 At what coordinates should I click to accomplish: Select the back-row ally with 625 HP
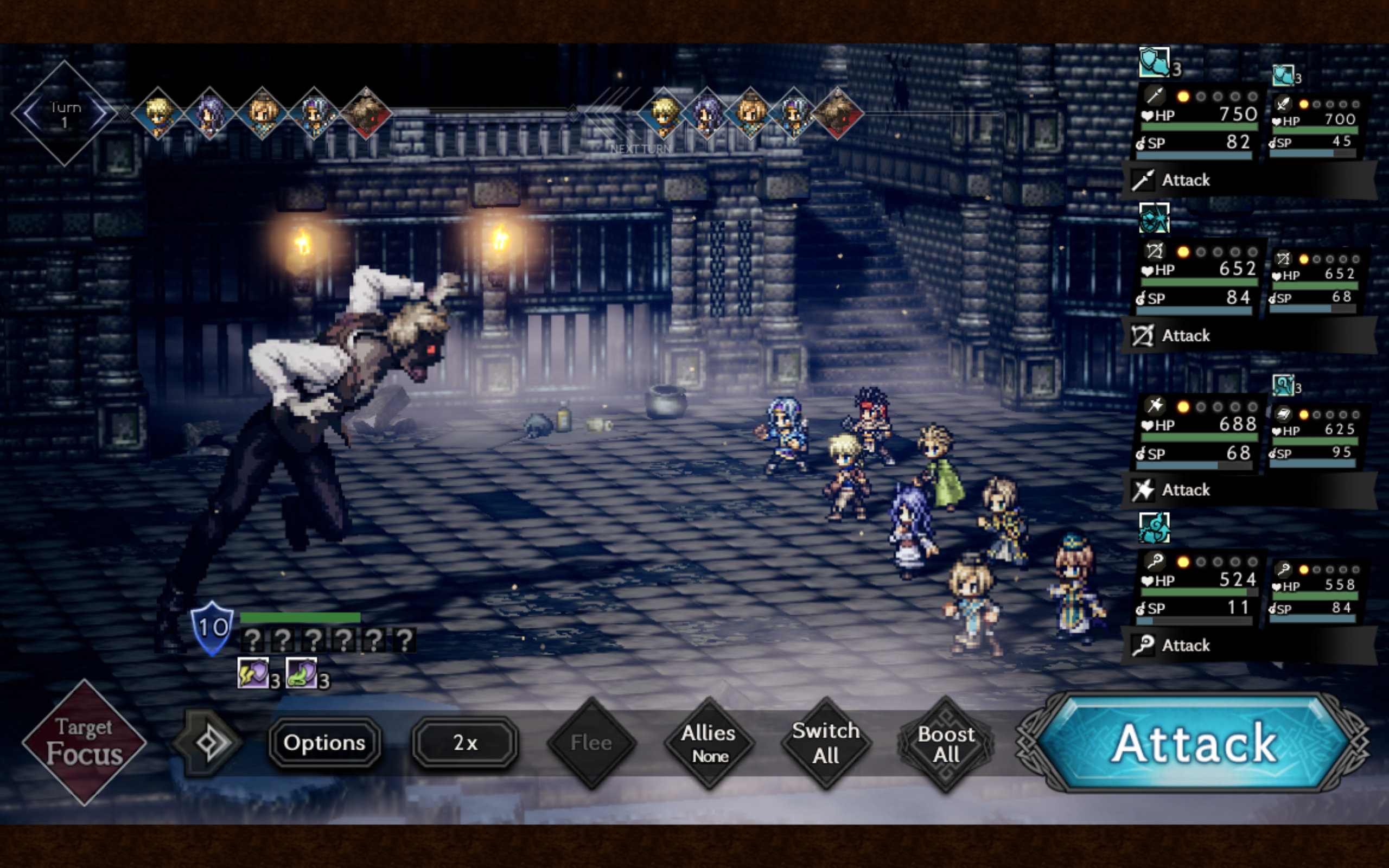[1314, 437]
